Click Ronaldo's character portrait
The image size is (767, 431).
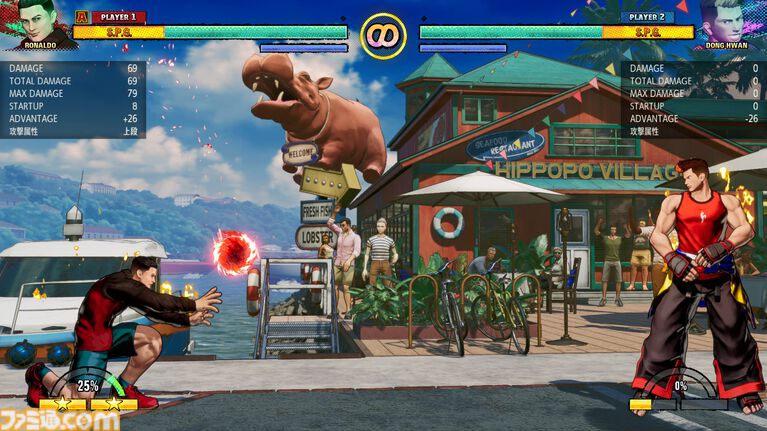38,22
